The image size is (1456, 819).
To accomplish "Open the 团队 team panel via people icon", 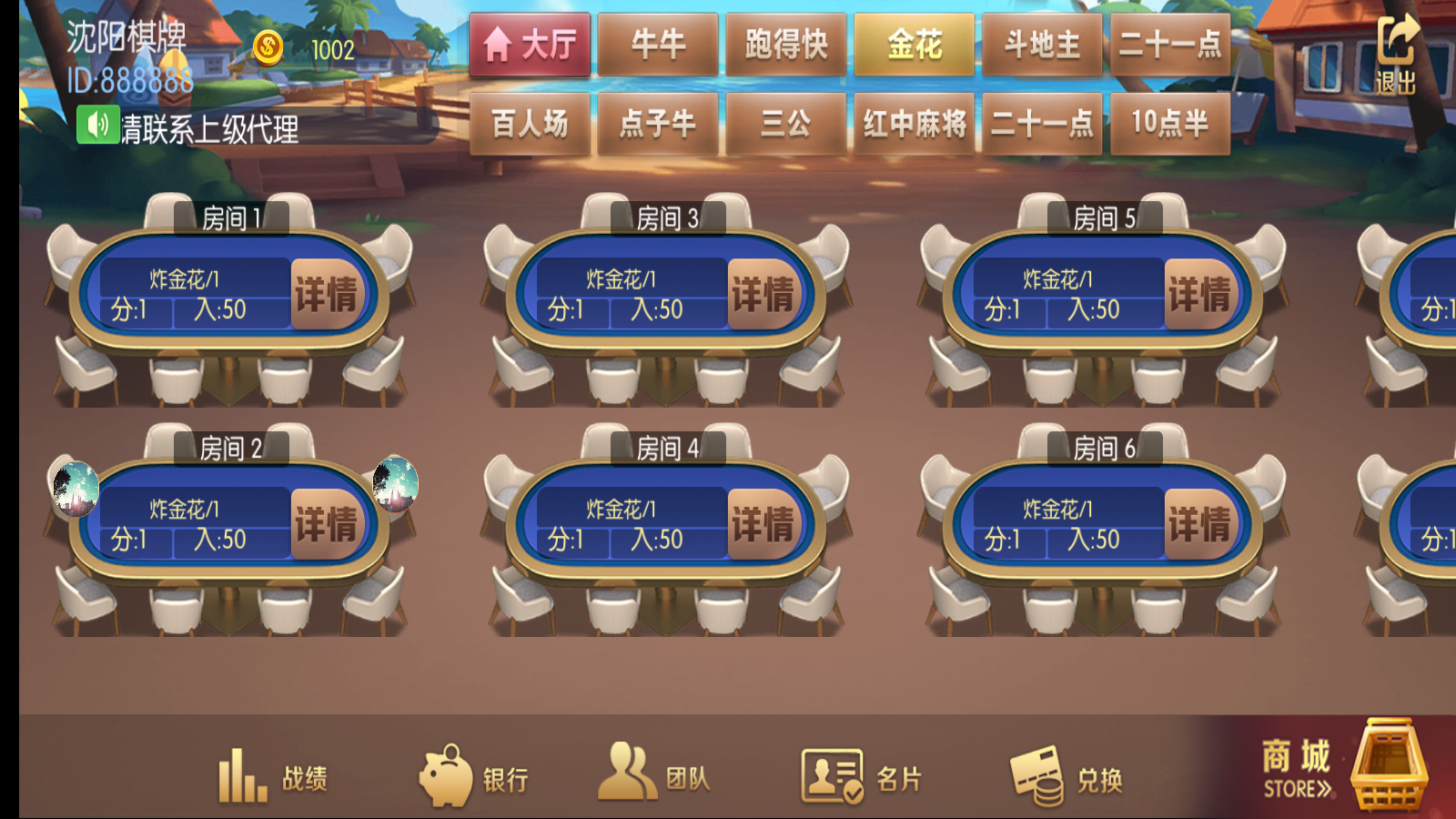I will (x=628, y=772).
